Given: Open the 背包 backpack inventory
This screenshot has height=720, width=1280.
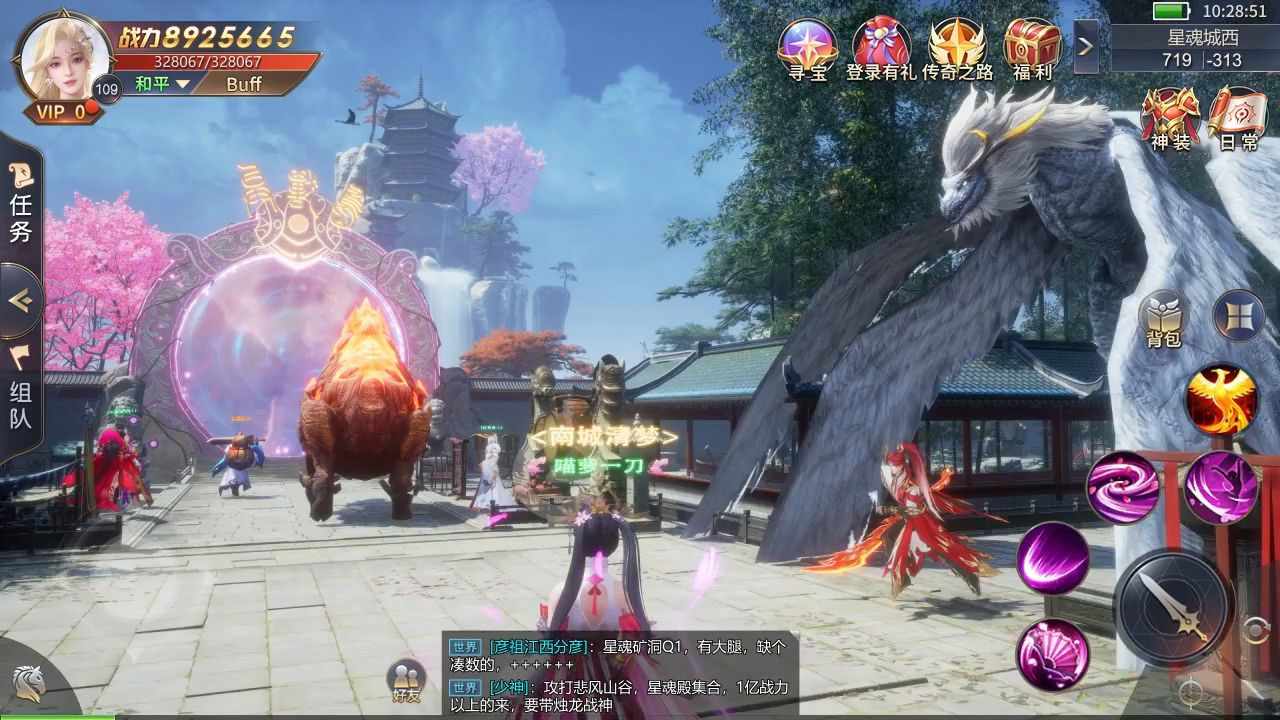Looking at the screenshot, I should coord(1164,318).
